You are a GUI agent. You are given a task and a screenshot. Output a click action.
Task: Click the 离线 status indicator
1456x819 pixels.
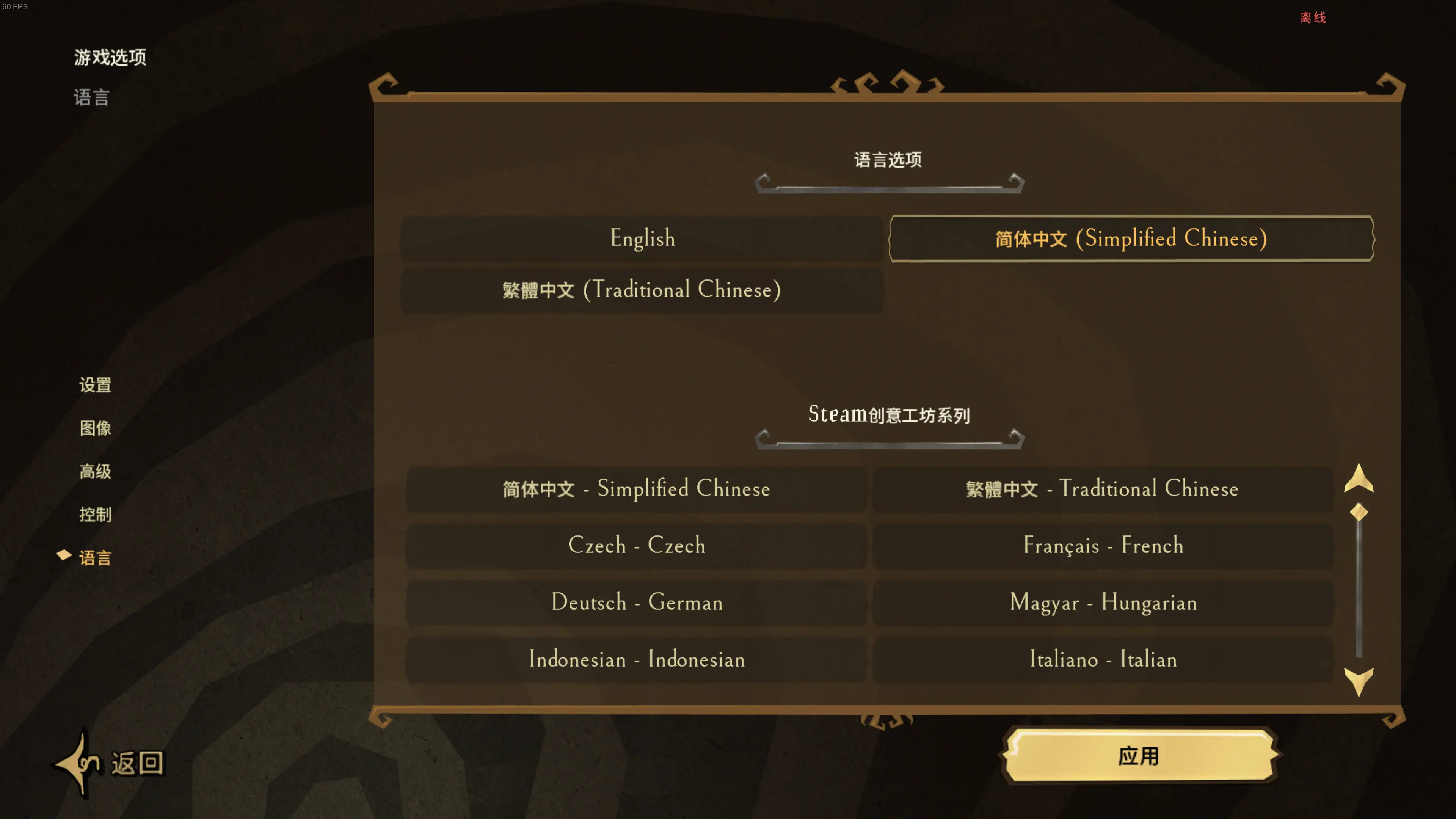[1313, 17]
